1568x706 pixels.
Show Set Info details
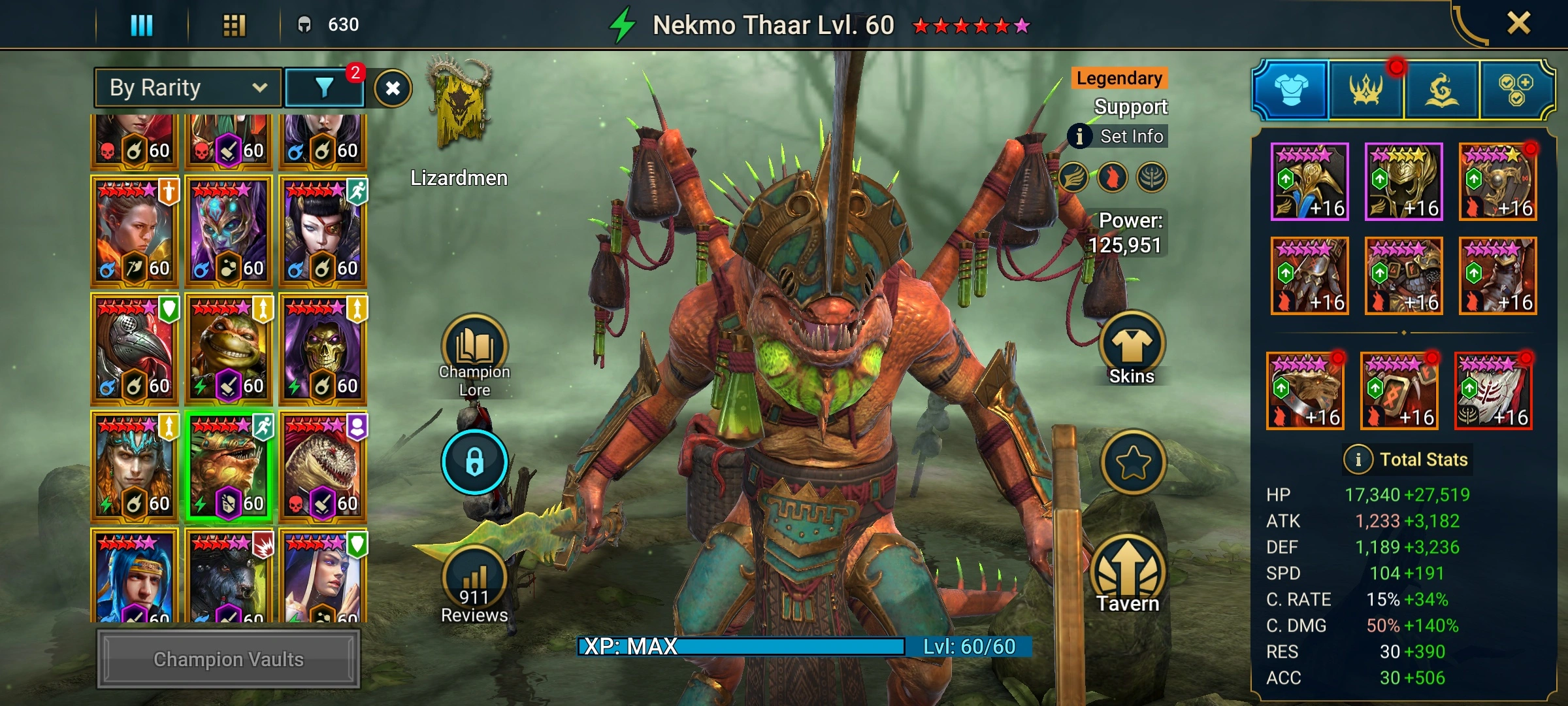click(1119, 136)
